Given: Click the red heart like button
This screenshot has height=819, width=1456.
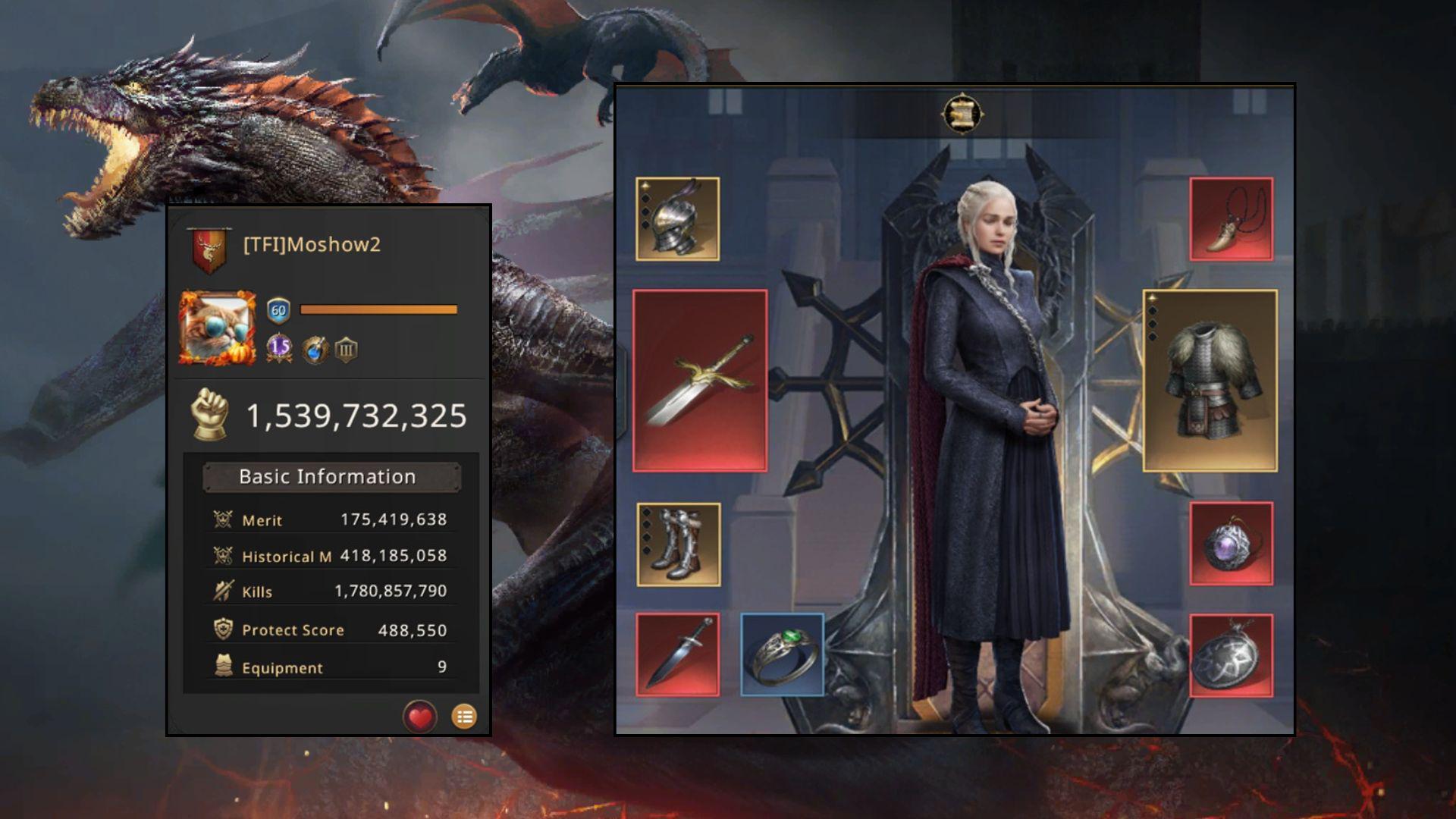Looking at the screenshot, I should coord(420,717).
